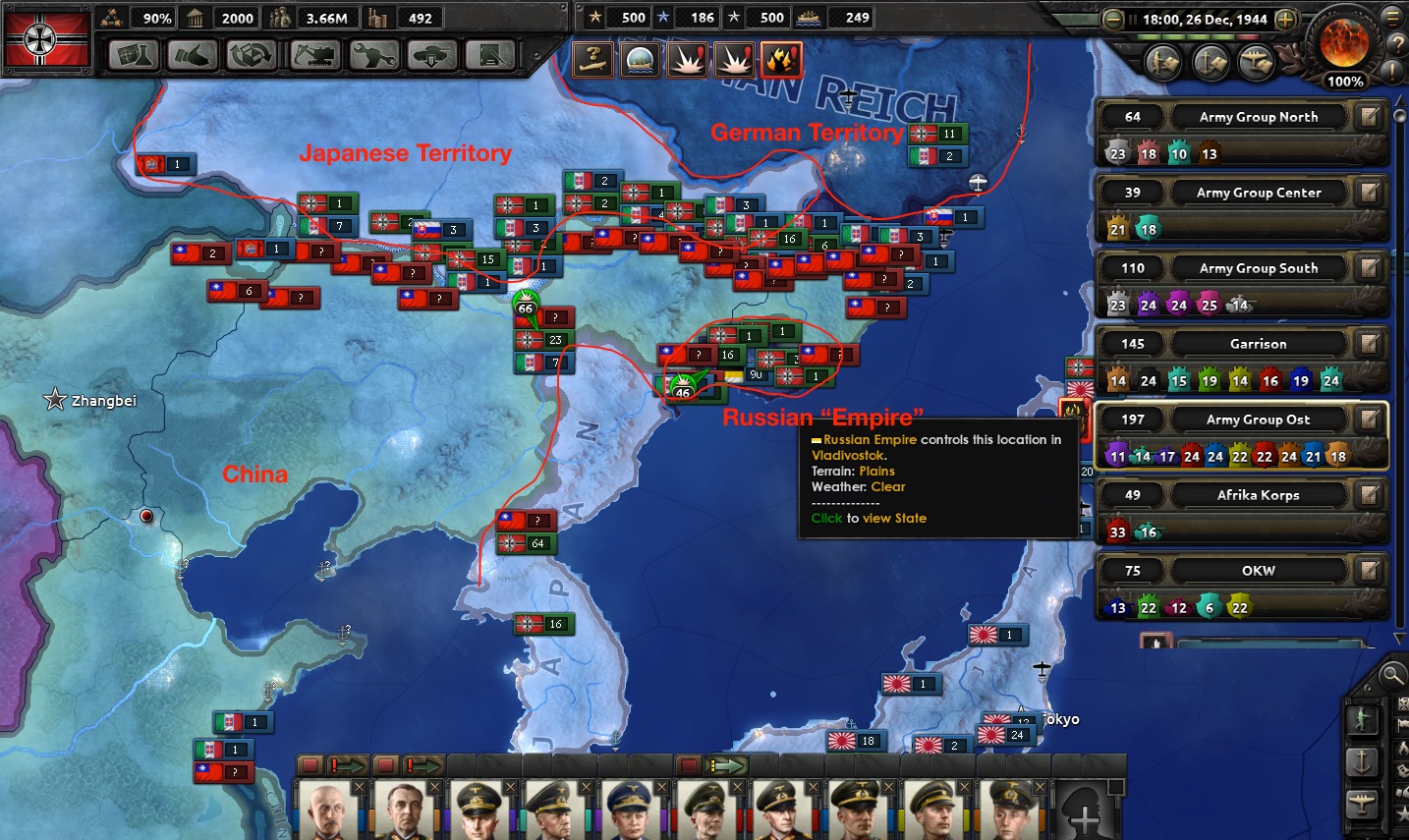Decrease game speed with the minus button

coord(1113,20)
